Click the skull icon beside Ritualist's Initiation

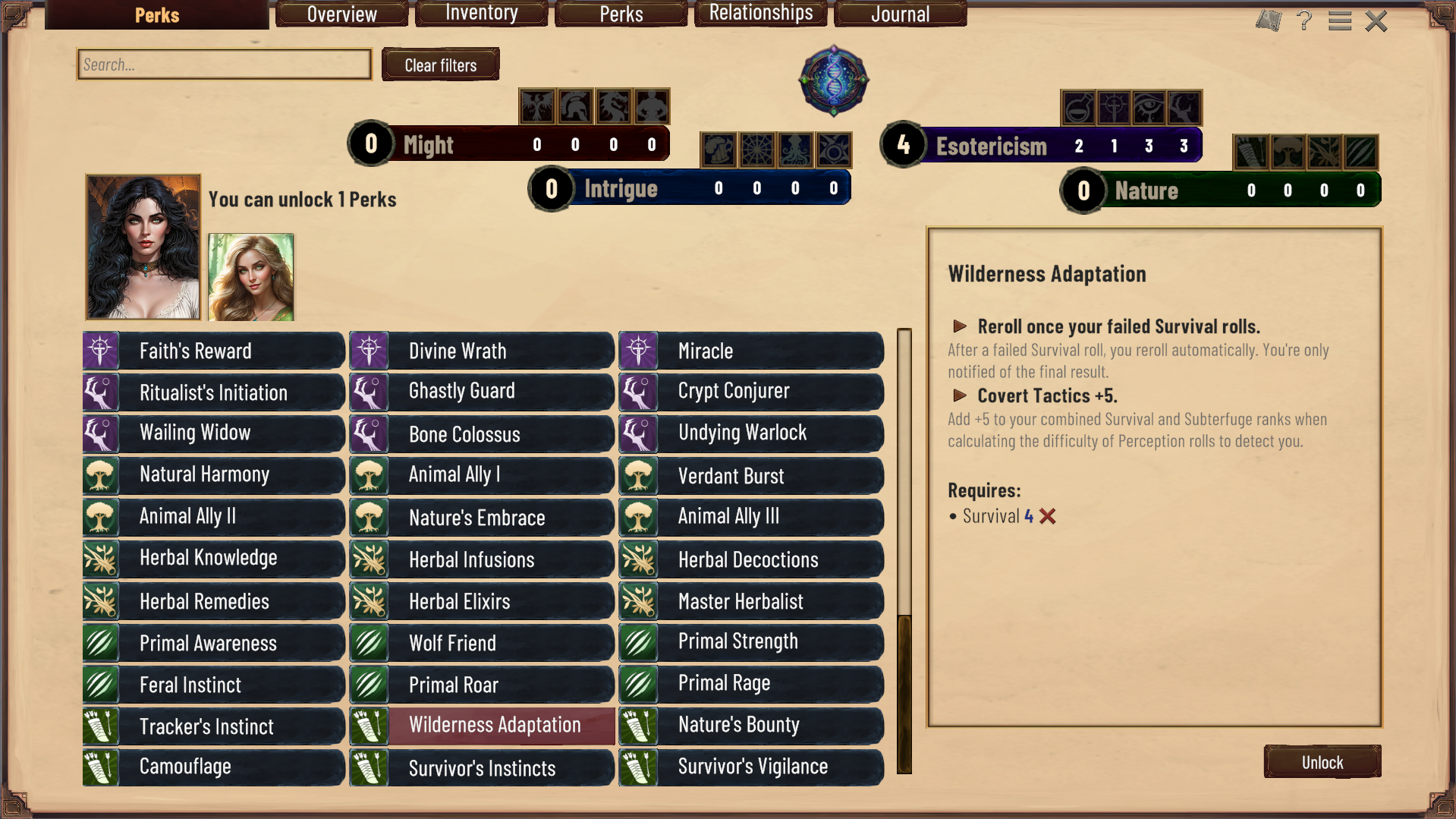(x=101, y=392)
